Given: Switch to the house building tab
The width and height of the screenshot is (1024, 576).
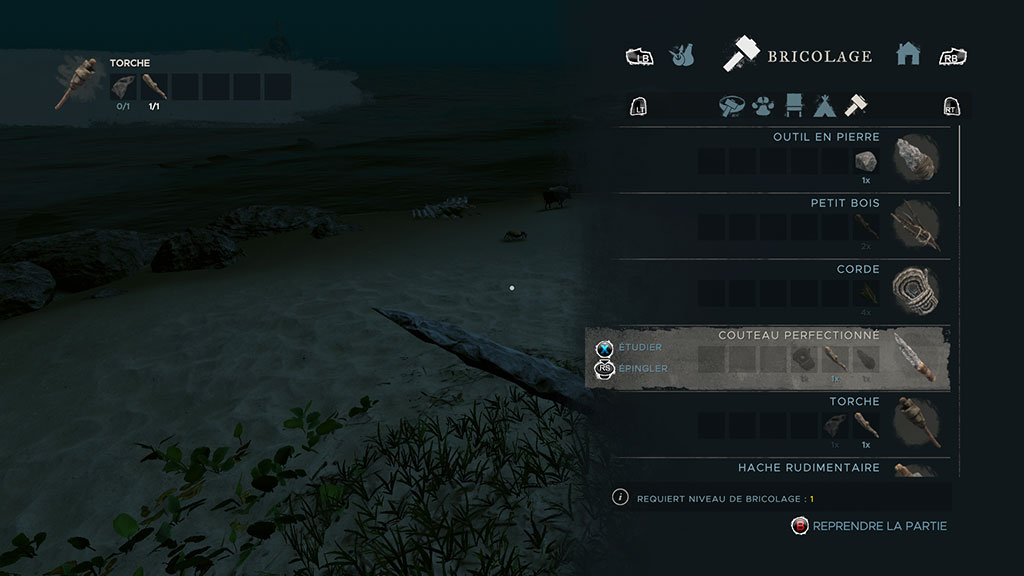Looking at the screenshot, I should (x=908, y=55).
